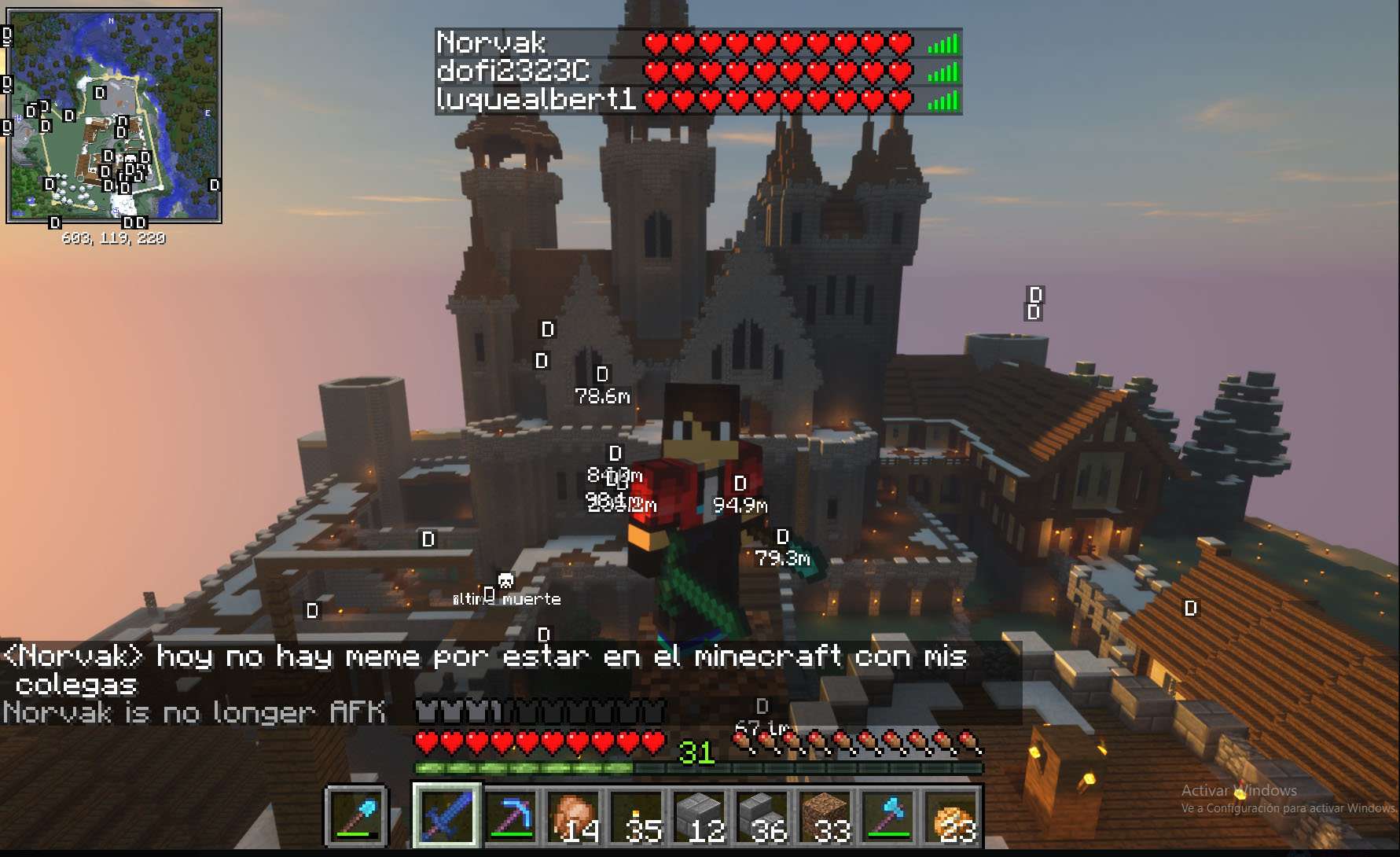Select the blue enchanted sword hotbar slot
1400x857 pixels.
click(x=446, y=816)
